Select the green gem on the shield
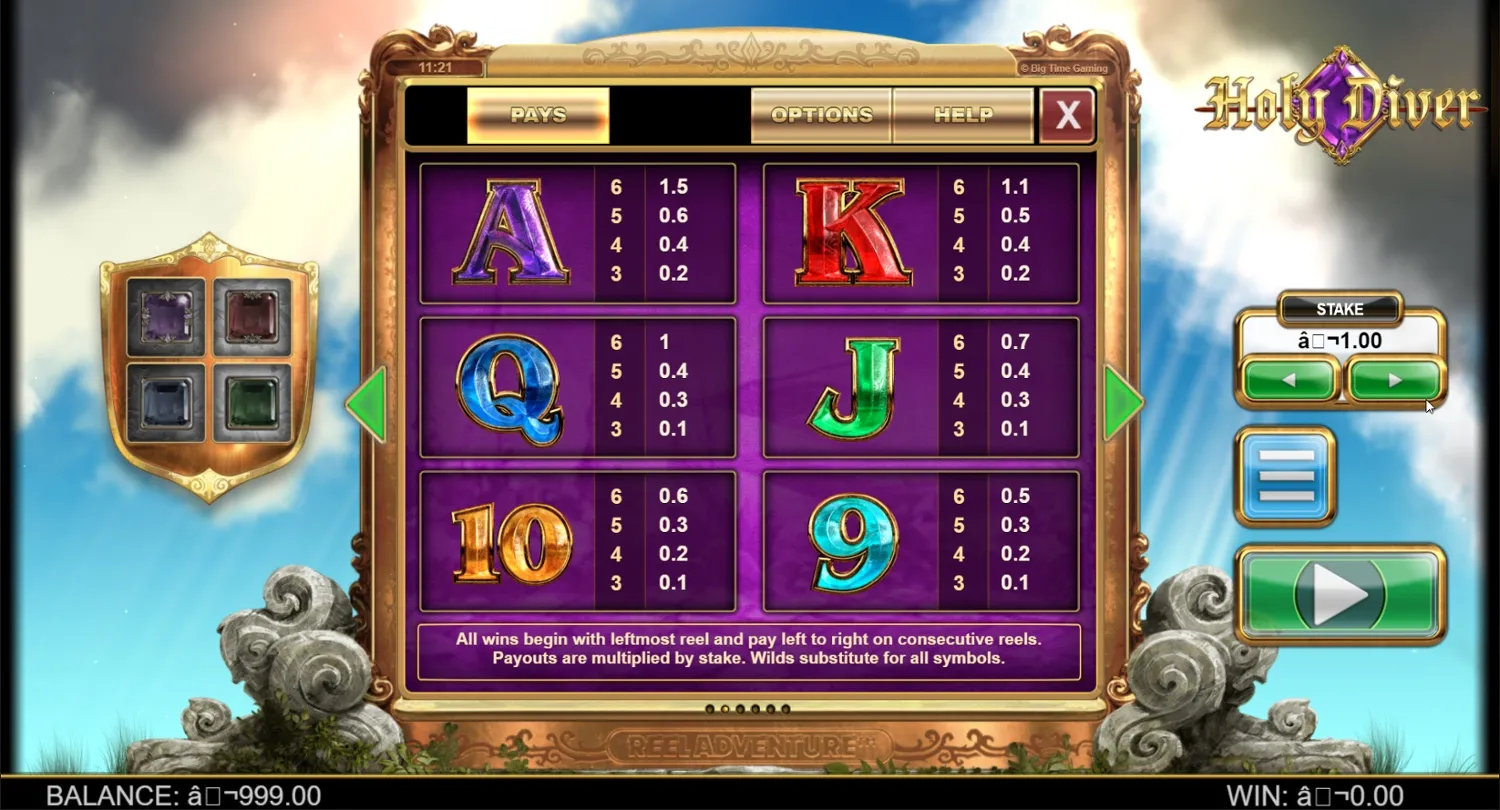 point(250,403)
